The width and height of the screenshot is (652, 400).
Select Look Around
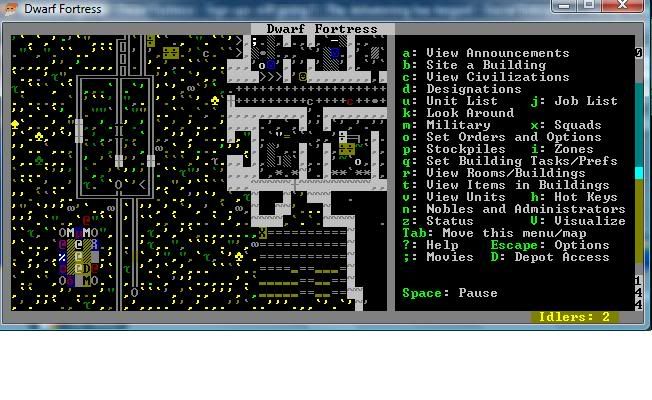coord(467,113)
